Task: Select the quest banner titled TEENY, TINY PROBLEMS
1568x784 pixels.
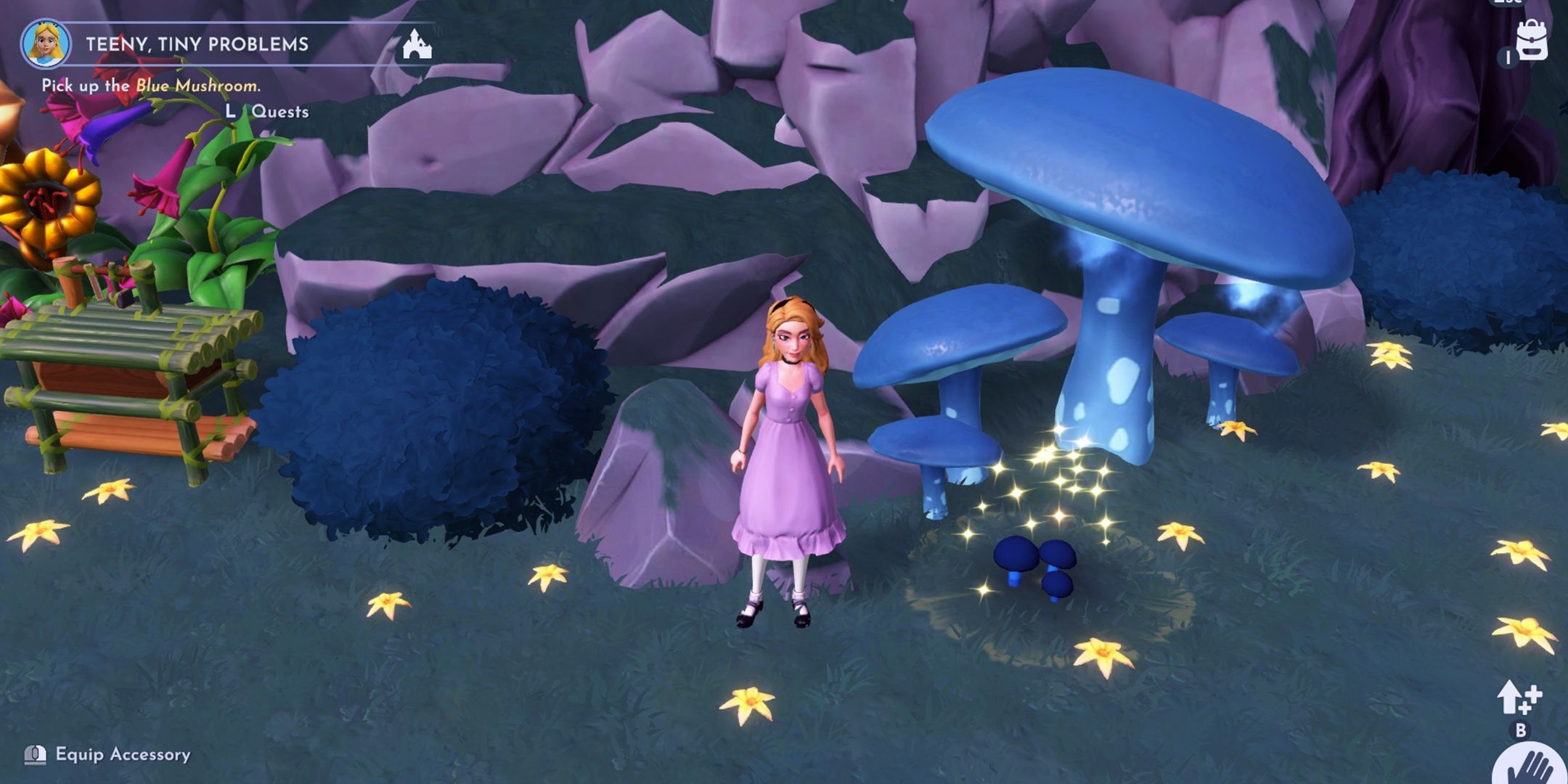Action: pyautogui.click(x=196, y=44)
